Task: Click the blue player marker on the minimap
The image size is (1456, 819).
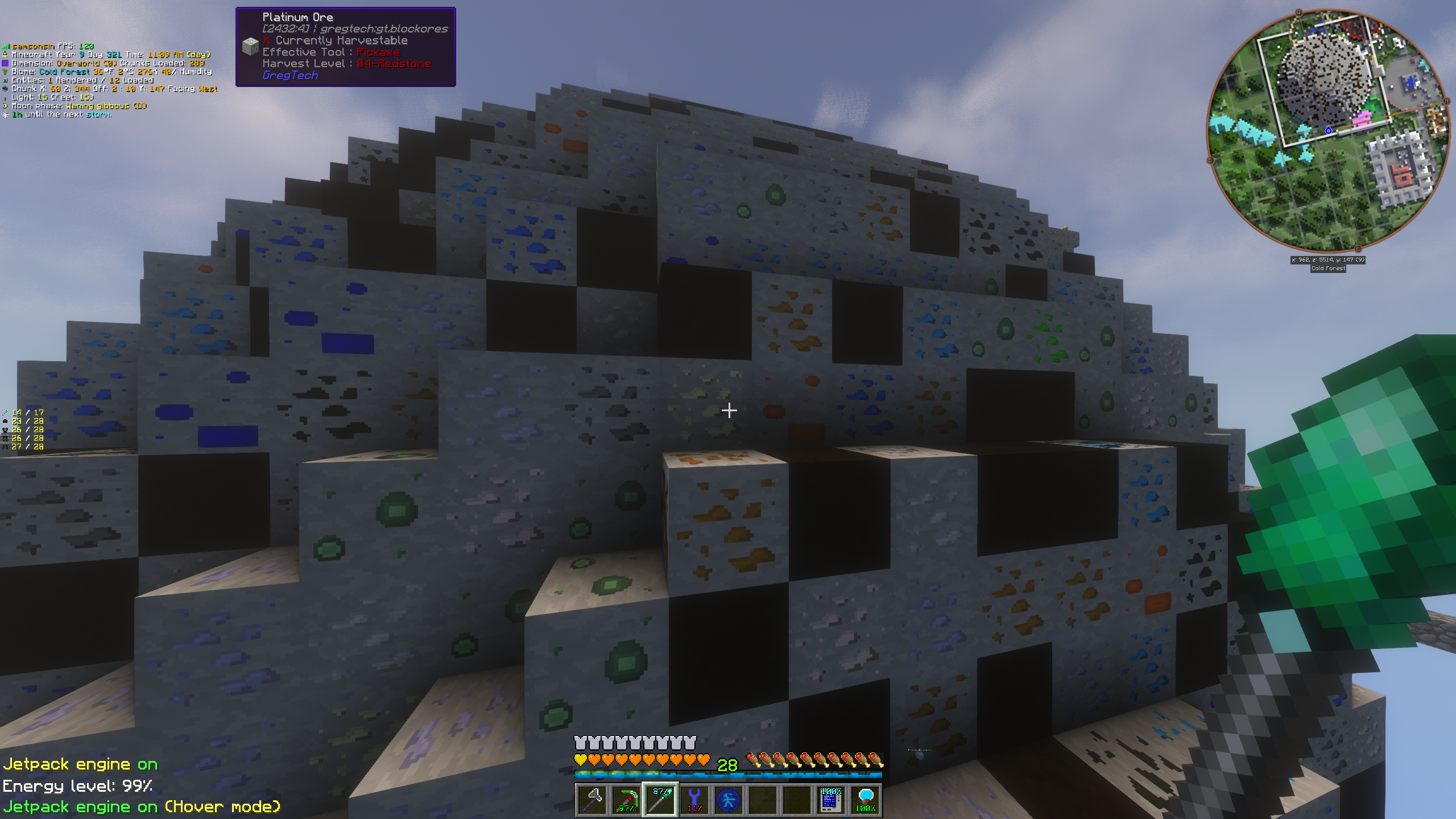Action: 1329,130
